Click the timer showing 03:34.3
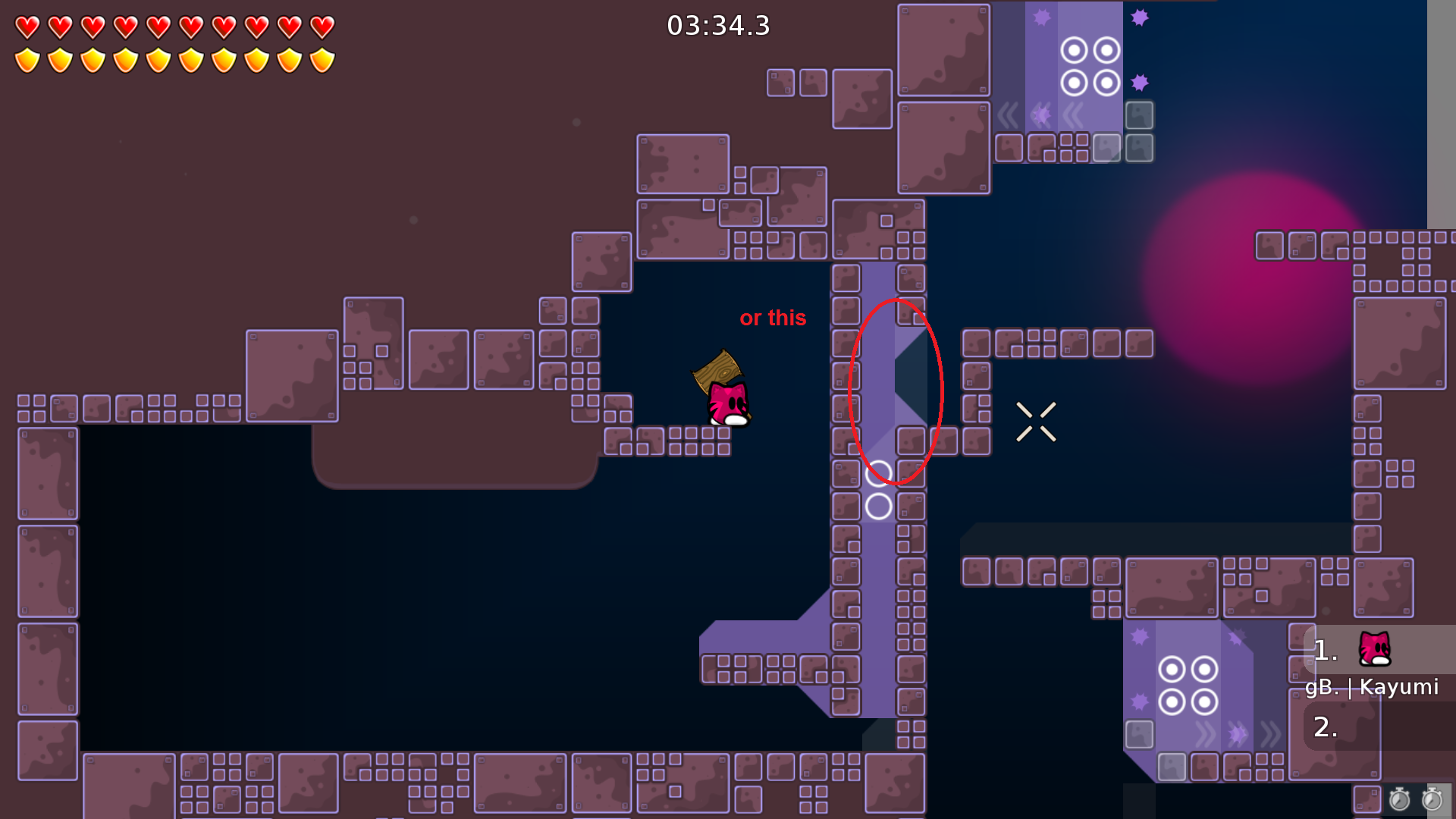 click(x=717, y=25)
